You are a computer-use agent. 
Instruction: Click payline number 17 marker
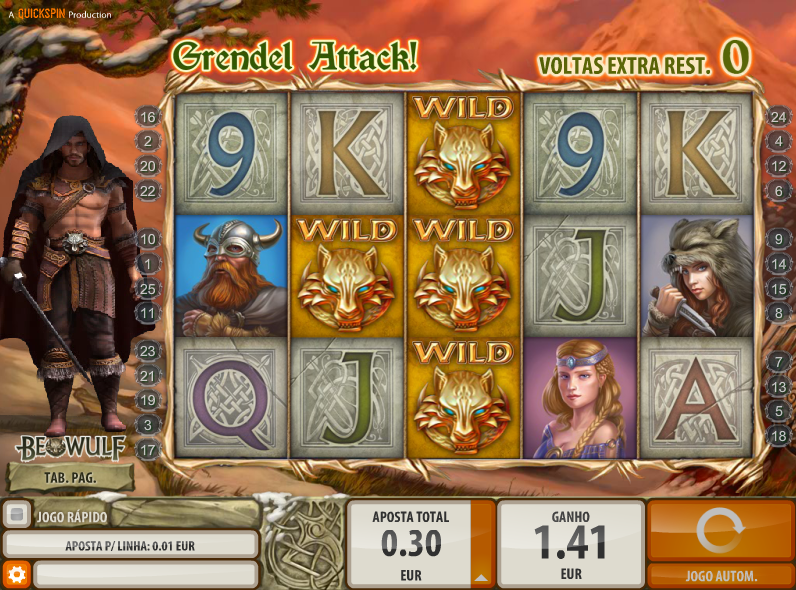click(x=148, y=451)
